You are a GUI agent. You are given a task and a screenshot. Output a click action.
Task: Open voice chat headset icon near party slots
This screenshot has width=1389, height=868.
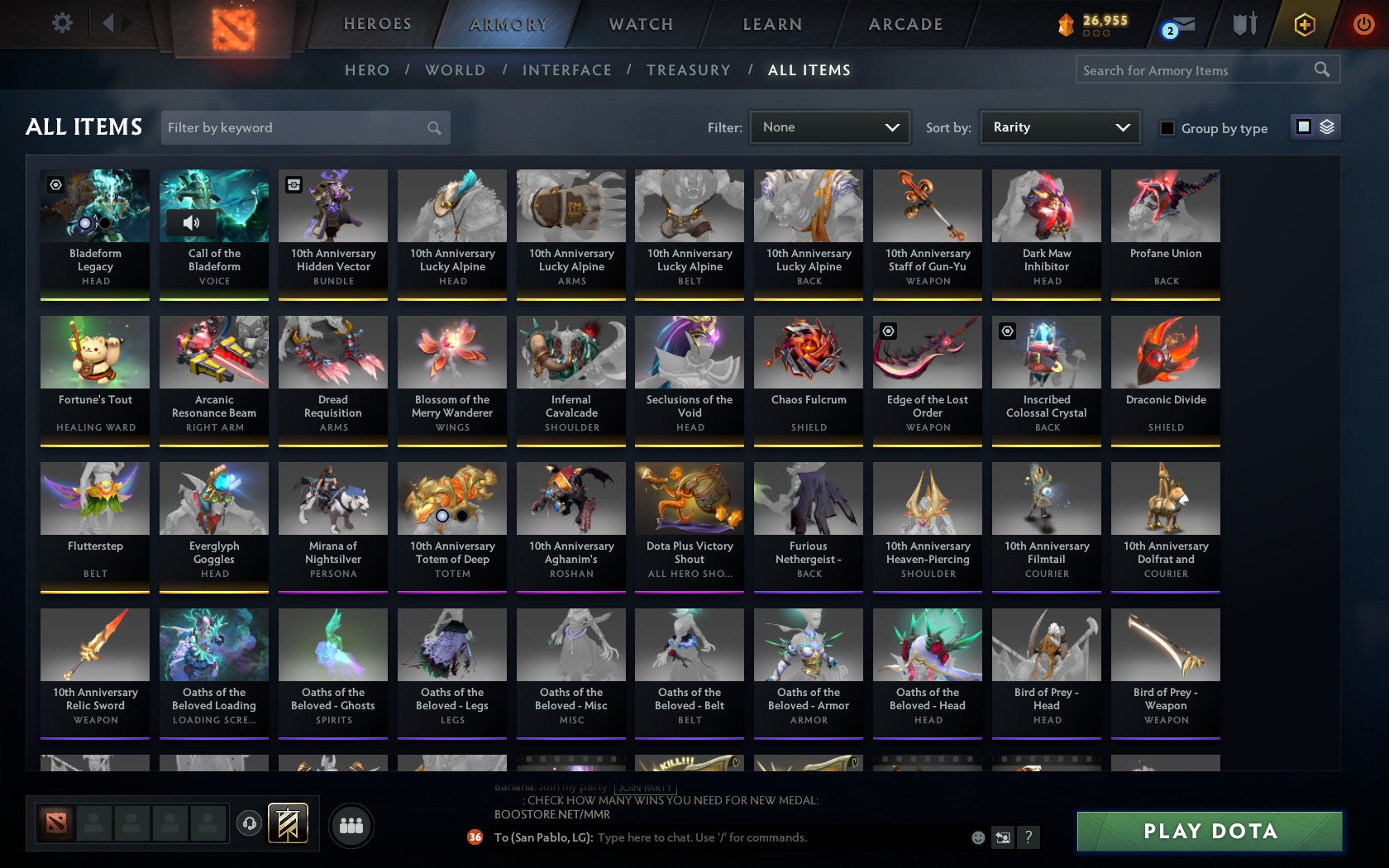coord(250,823)
